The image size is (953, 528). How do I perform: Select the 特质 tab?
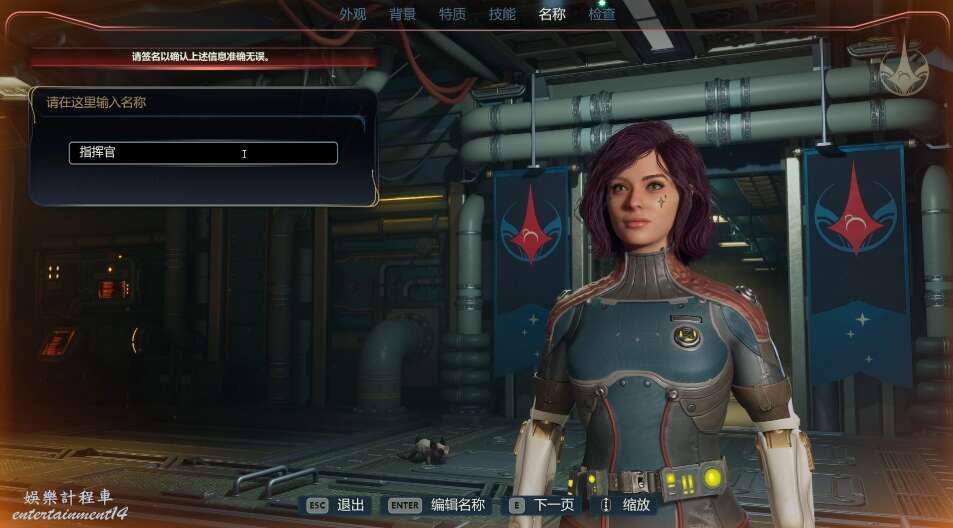[452, 14]
